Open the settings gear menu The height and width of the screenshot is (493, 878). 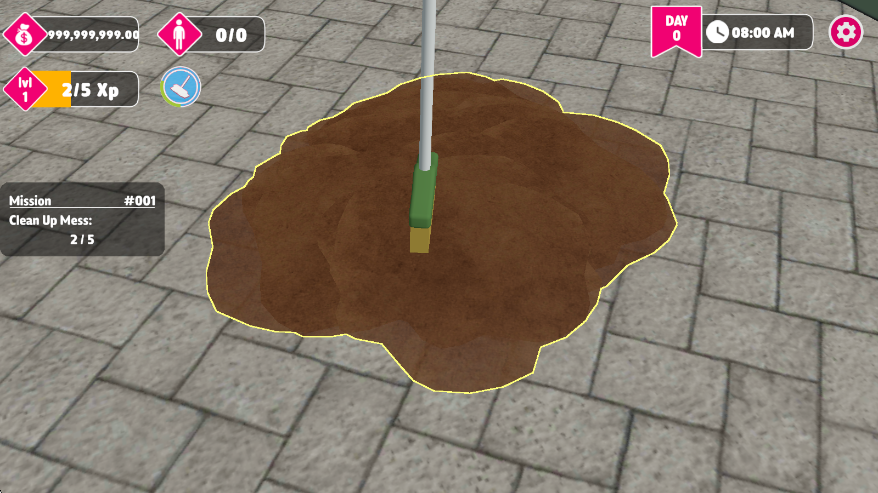click(x=846, y=33)
